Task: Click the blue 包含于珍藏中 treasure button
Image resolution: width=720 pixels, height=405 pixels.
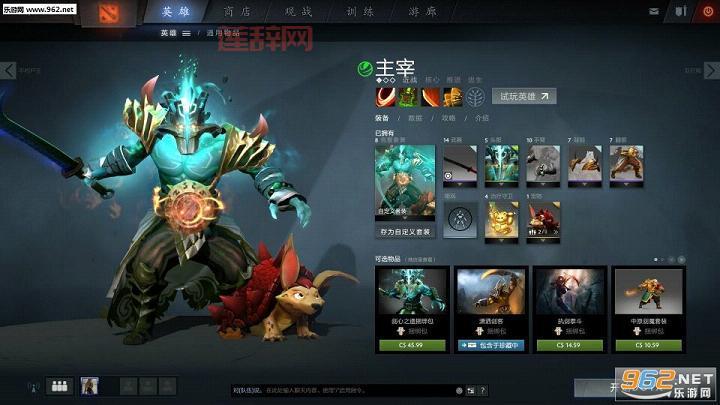Action: (x=490, y=345)
